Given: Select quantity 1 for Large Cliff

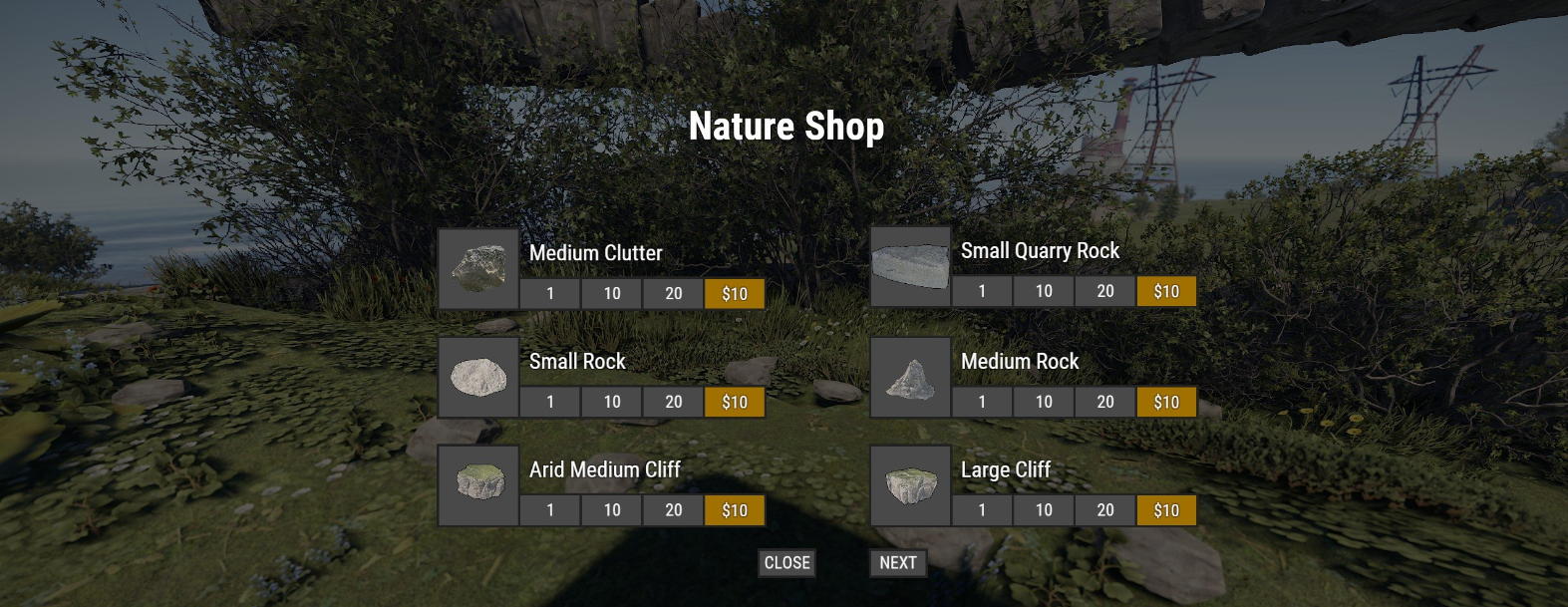Looking at the screenshot, I should tap(981, 510).
